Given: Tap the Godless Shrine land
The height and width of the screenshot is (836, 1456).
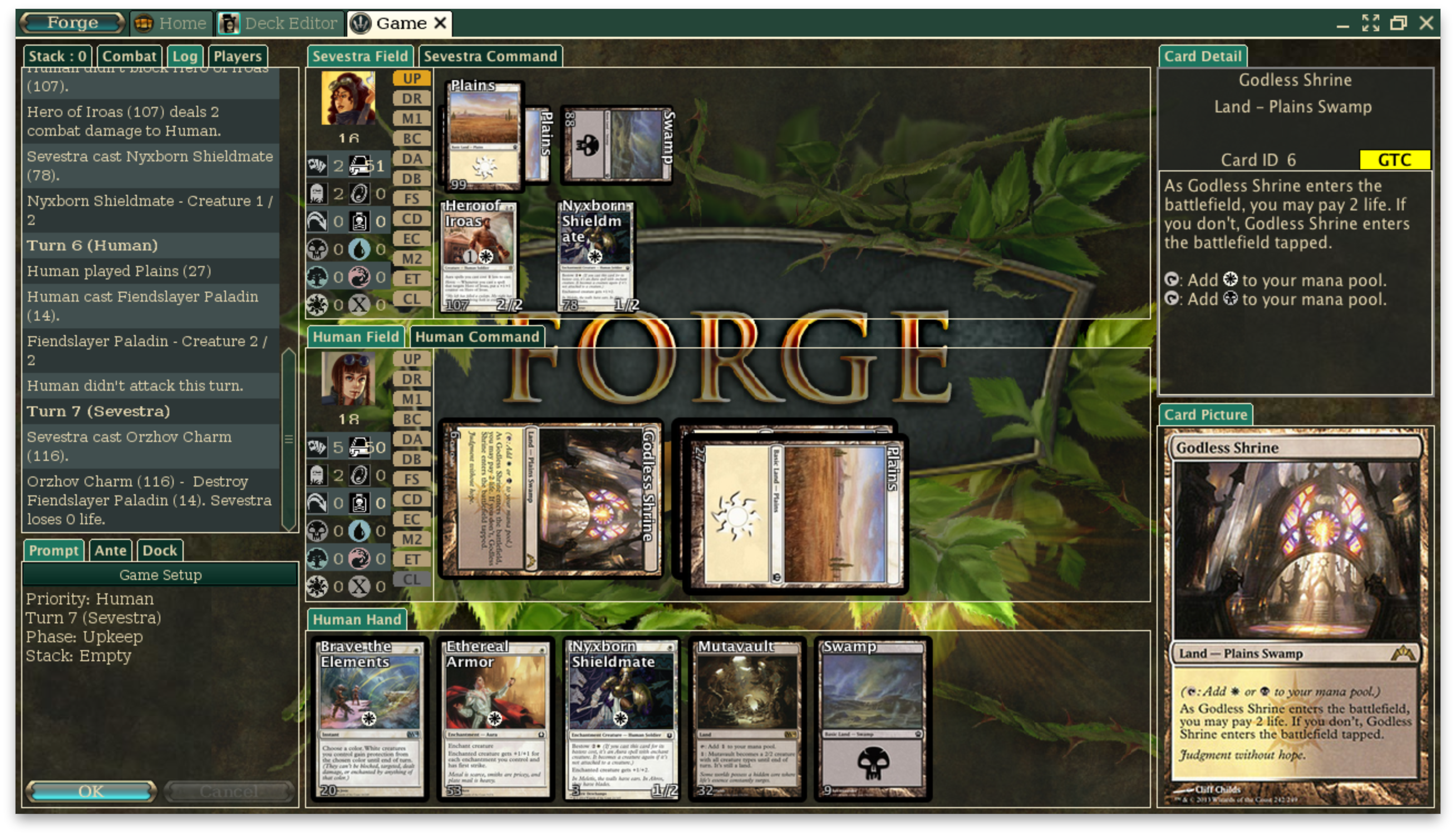Looking at the screenshot, I should coord(550,499).
